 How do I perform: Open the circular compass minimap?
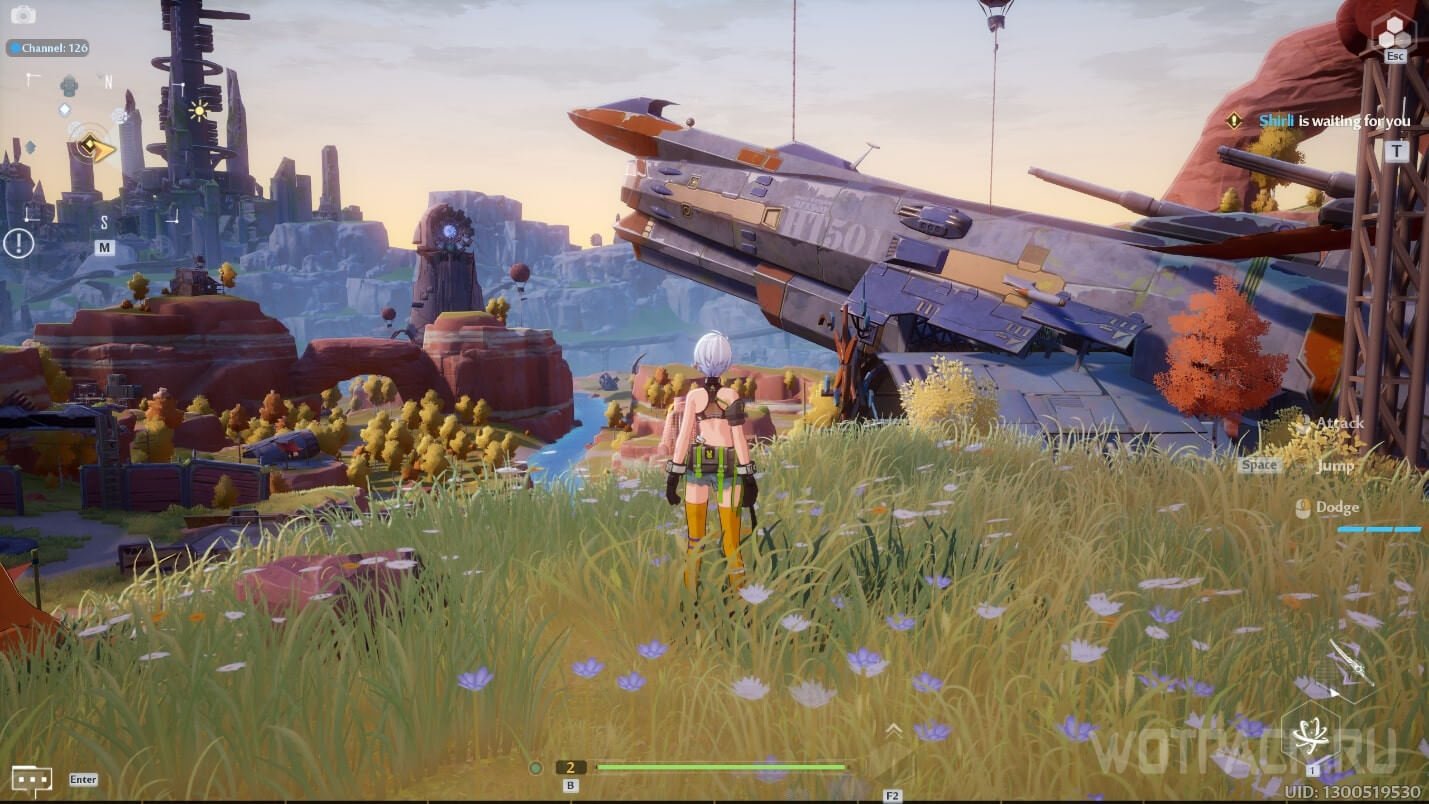point(96,149)
